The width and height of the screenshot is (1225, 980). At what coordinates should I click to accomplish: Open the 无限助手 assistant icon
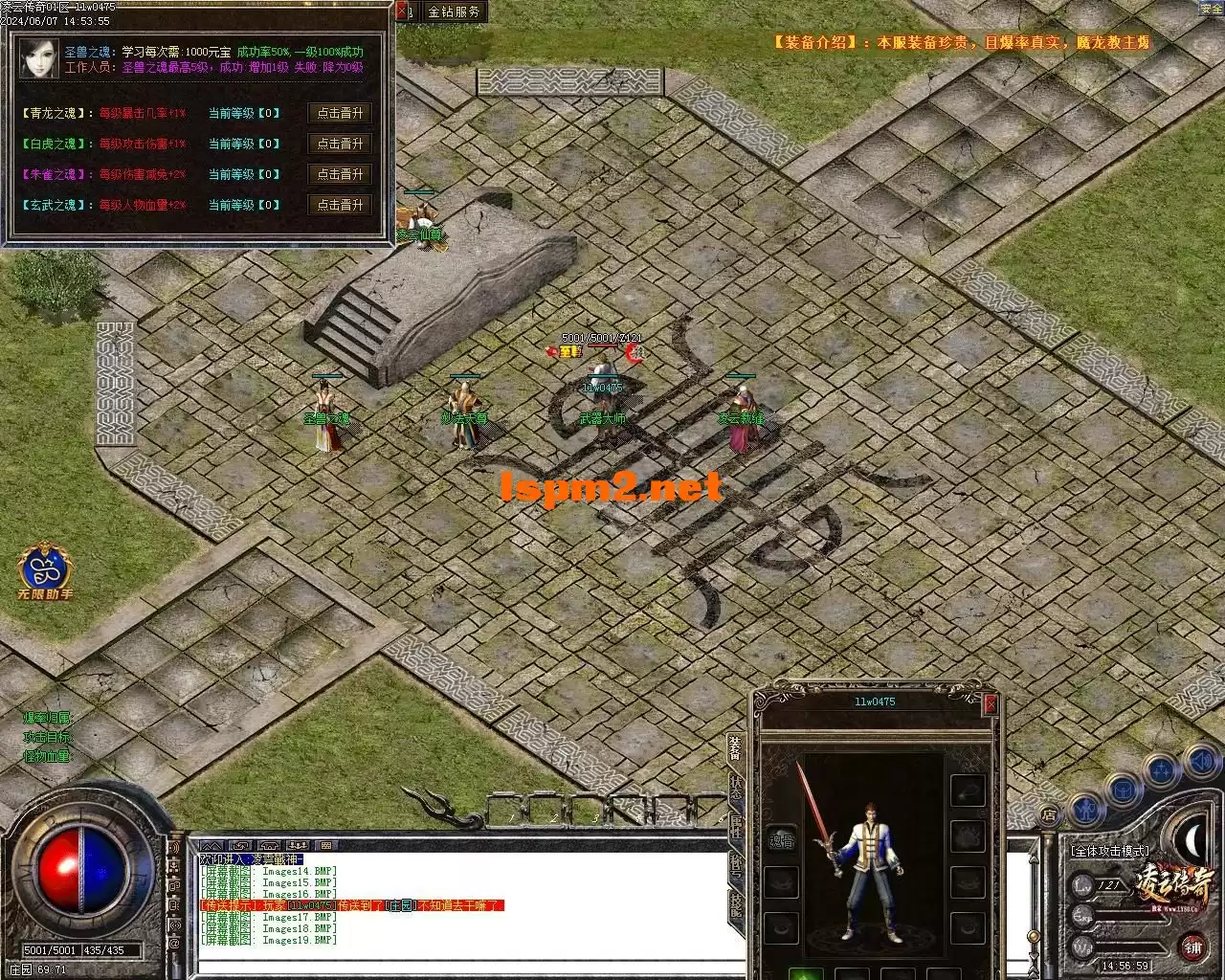click(45, 571)
